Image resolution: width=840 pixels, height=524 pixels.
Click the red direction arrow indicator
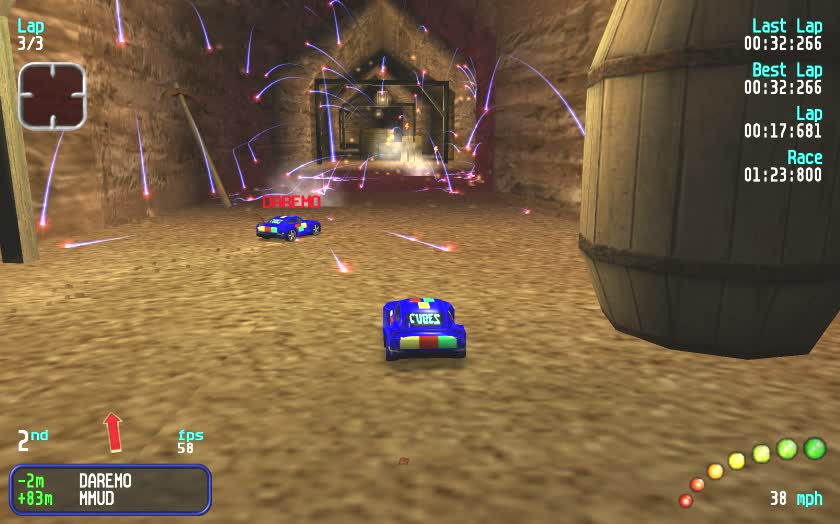tap(113, 432)
